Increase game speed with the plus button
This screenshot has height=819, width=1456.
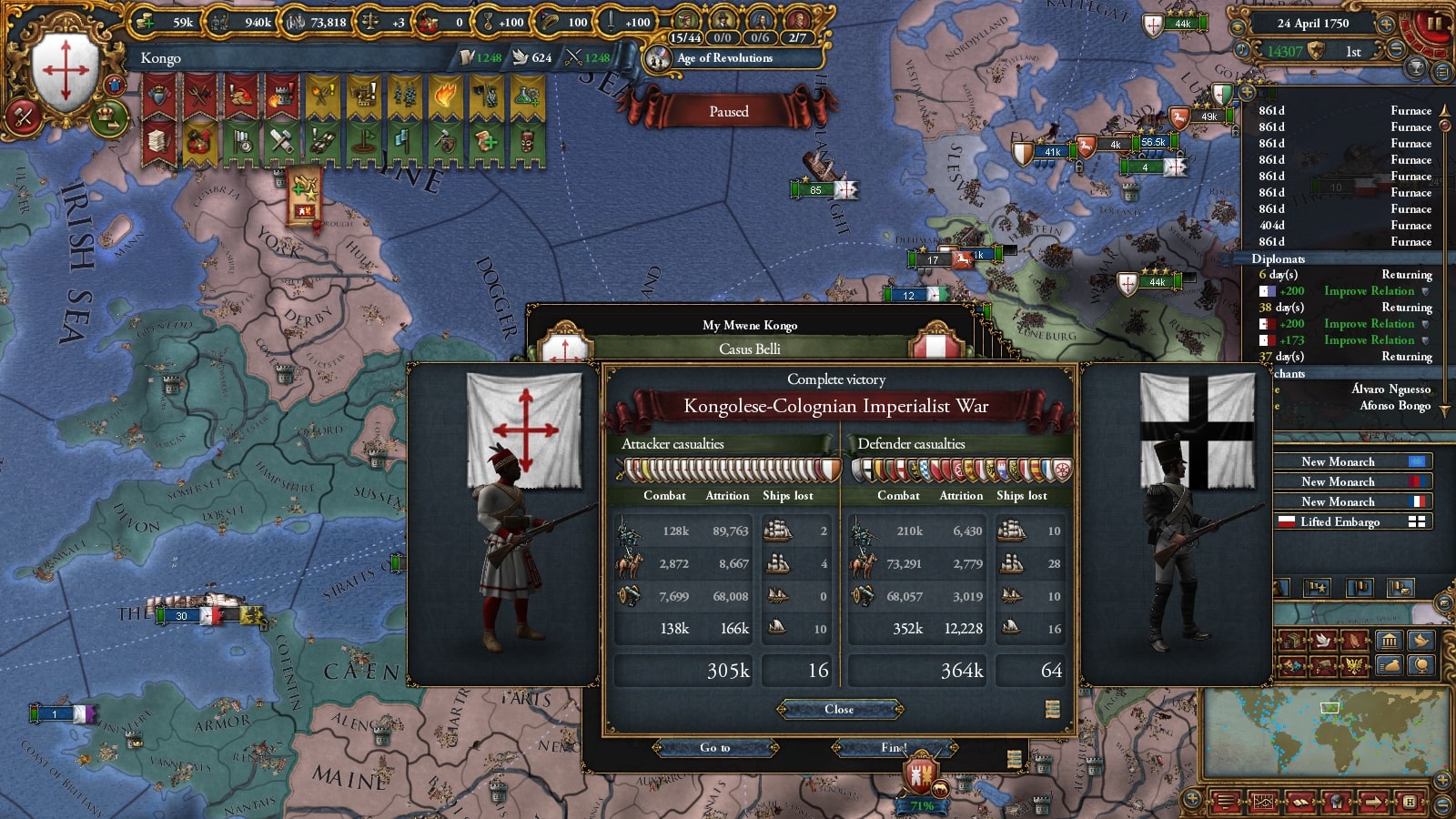coord(1386,25)
